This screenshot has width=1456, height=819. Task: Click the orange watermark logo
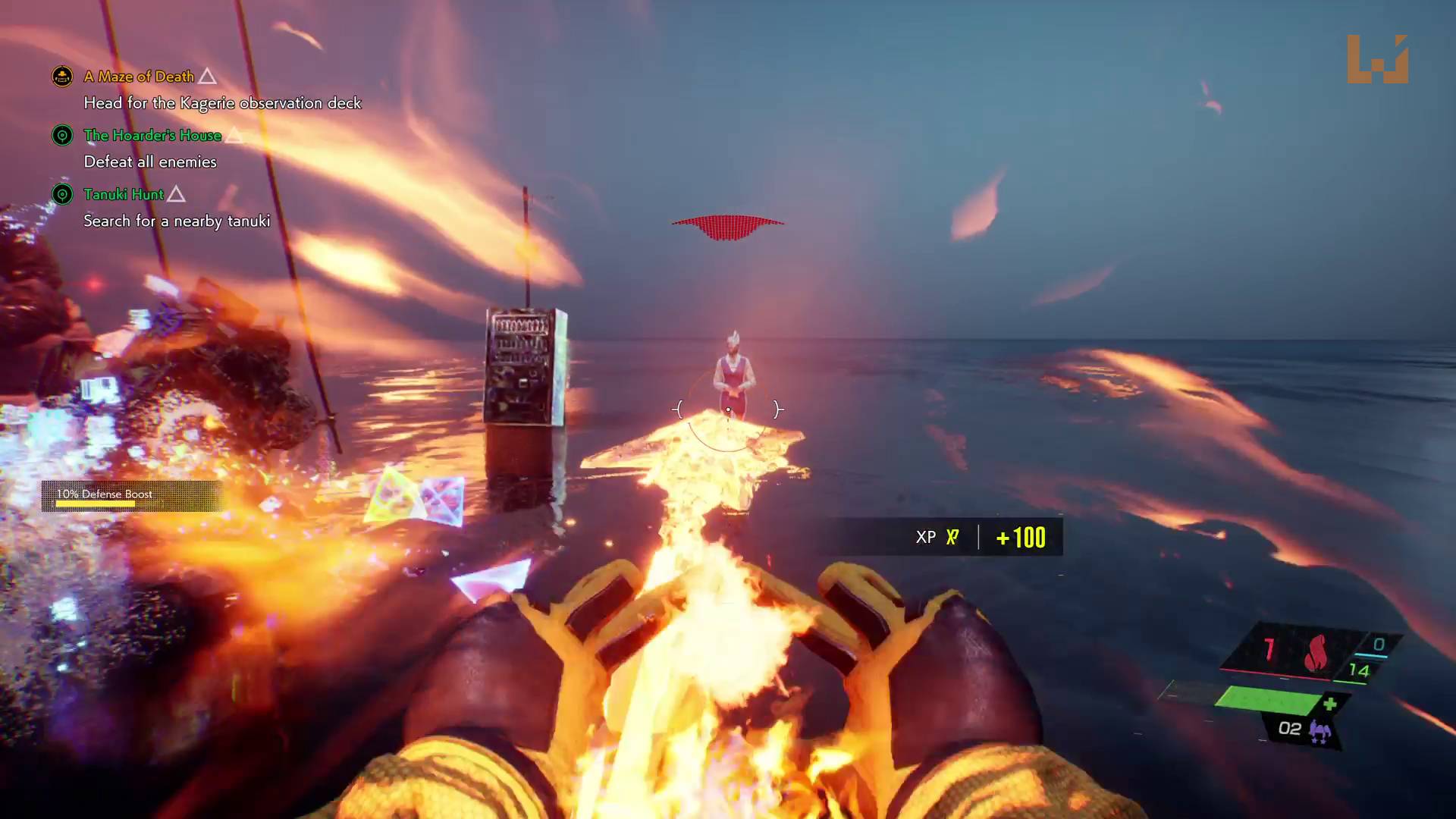[x=1377, y=59]
